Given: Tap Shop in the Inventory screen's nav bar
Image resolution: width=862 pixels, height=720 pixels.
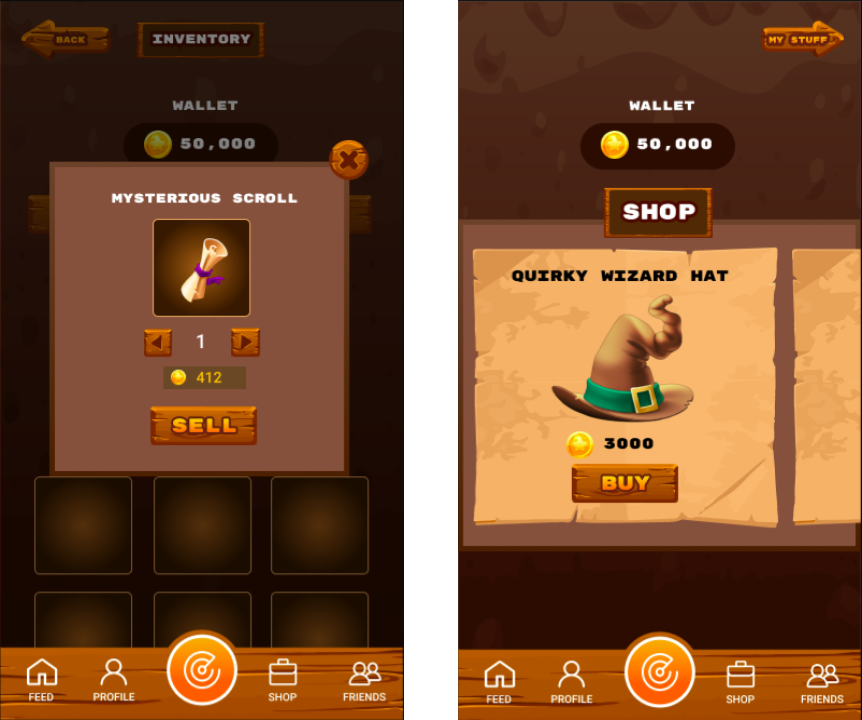Looking at the screenshot, I should [282, 680].
